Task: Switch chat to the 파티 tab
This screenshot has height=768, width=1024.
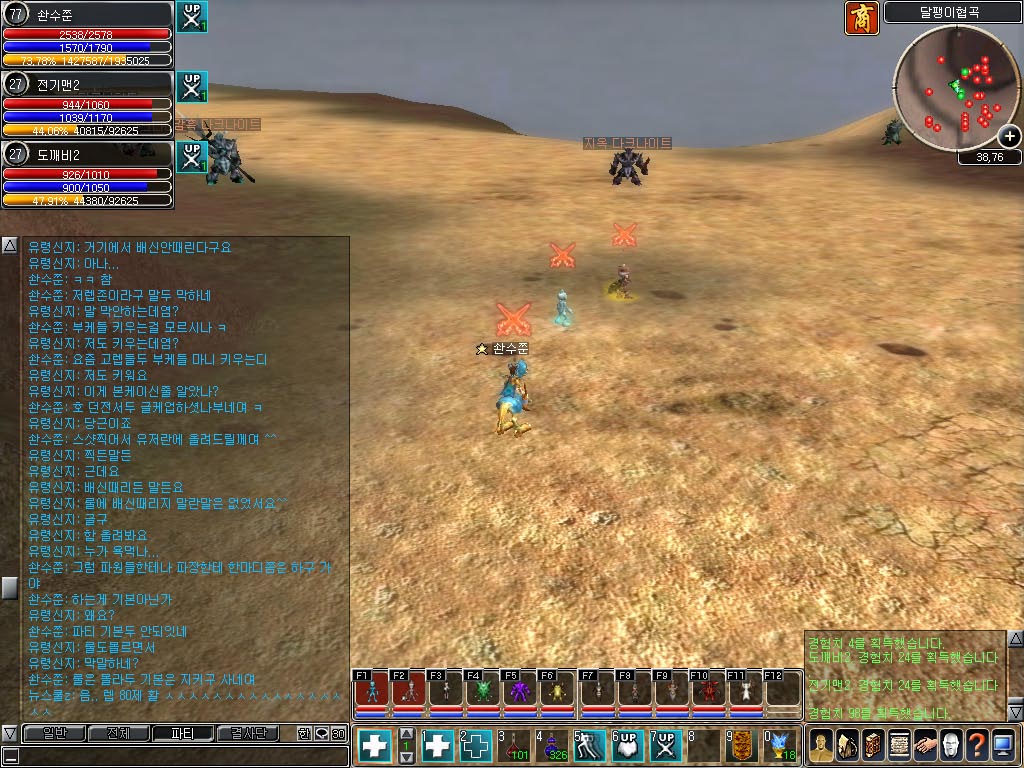Action: [182, 733]
